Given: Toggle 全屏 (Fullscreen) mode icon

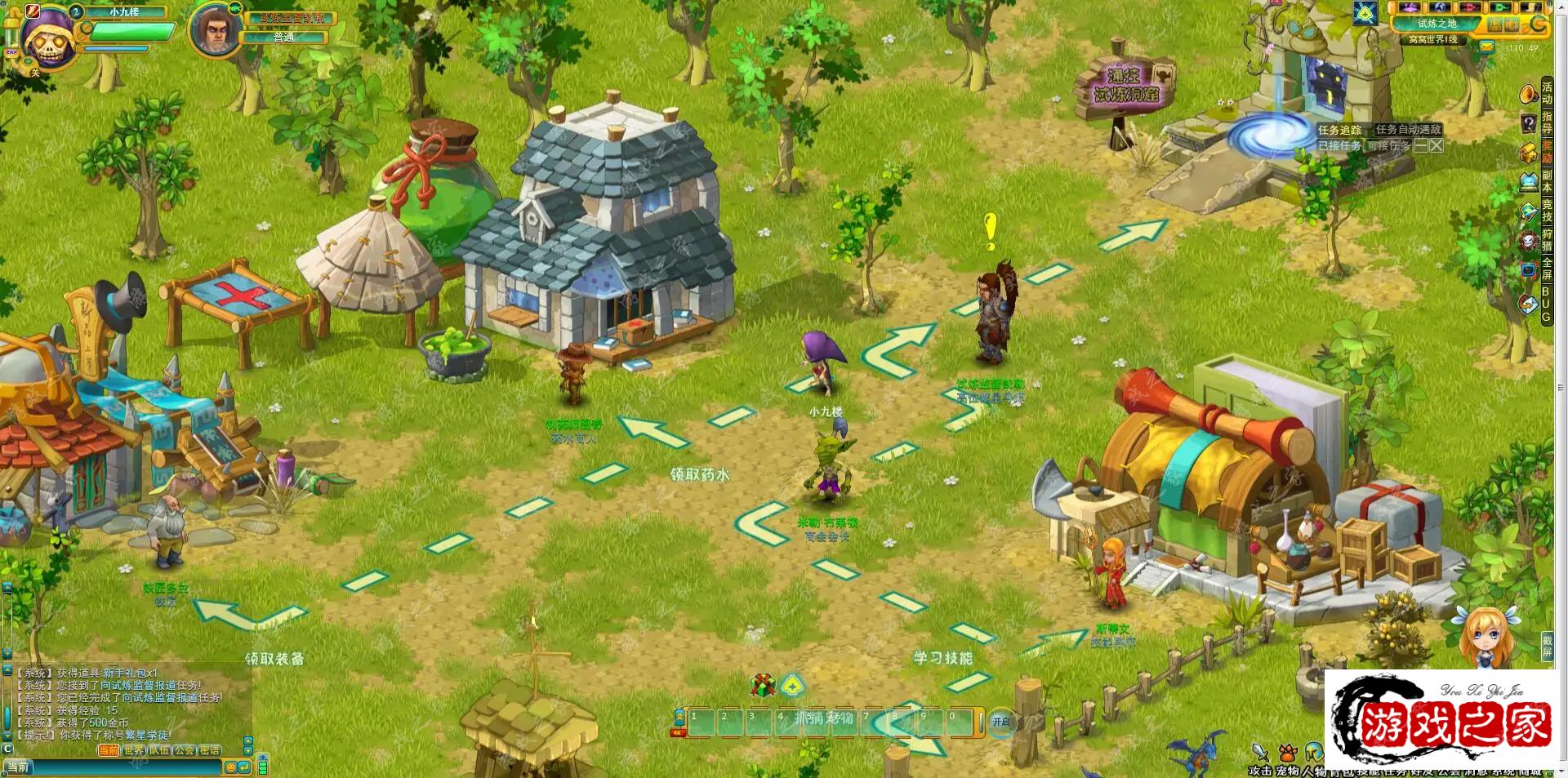Looking at the screenshot, I should pyautogui.click(x=1529, y=269).
